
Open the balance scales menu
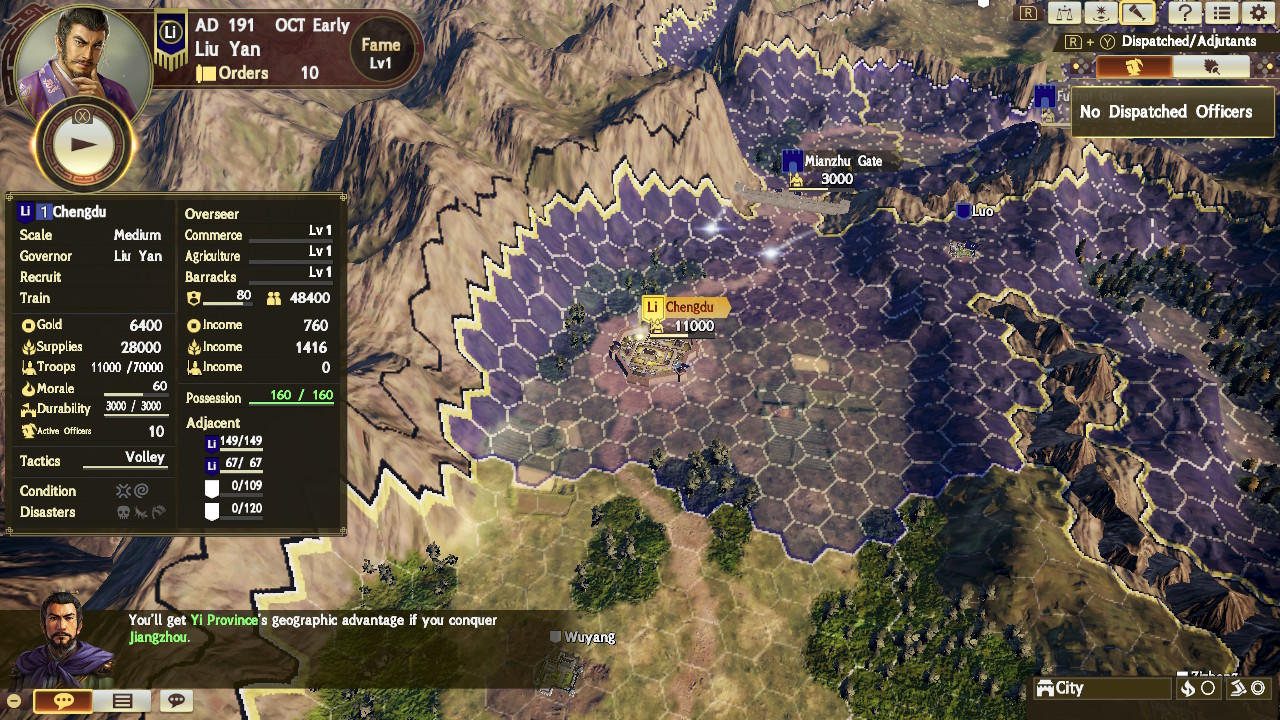pos(1064,13)
